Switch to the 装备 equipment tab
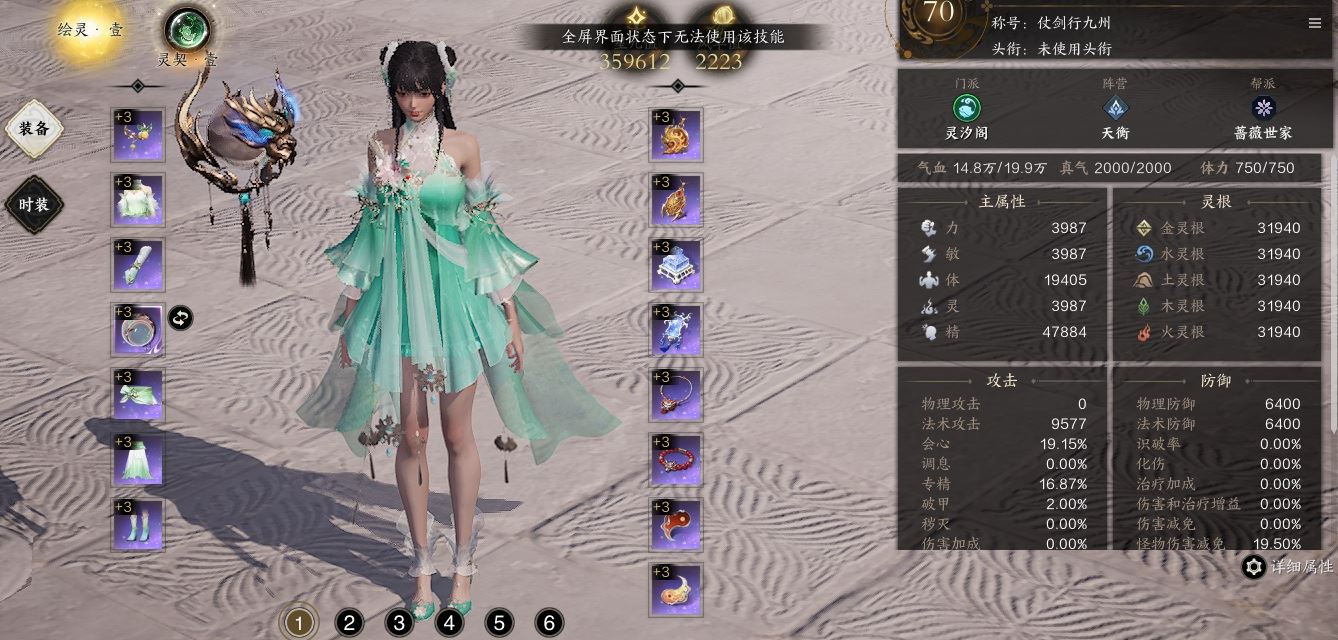Viewport: 1338px width, 640px height. click(34, 128)
